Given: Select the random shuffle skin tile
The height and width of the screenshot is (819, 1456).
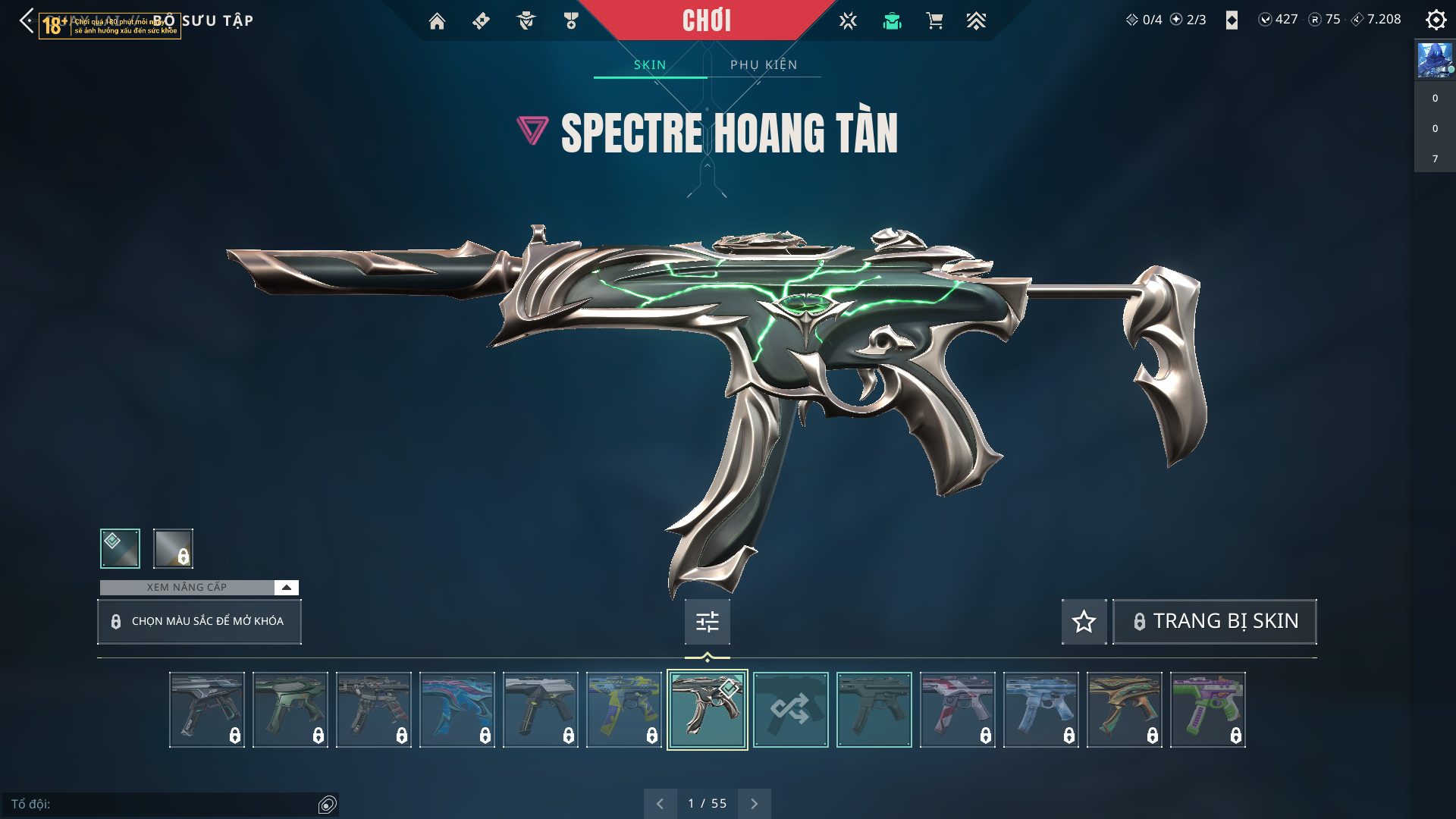Looking at the screenshot, I should (790, 710).
